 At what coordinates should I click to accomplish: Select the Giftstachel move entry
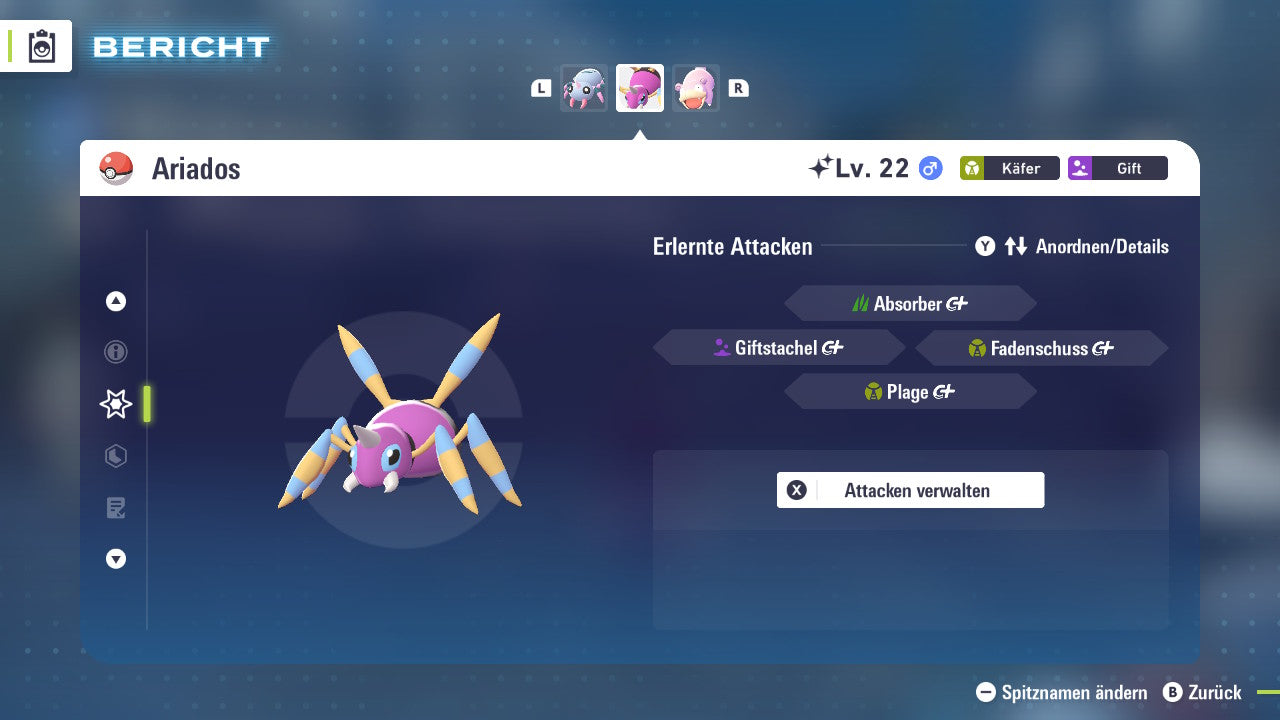click(778, 347)
